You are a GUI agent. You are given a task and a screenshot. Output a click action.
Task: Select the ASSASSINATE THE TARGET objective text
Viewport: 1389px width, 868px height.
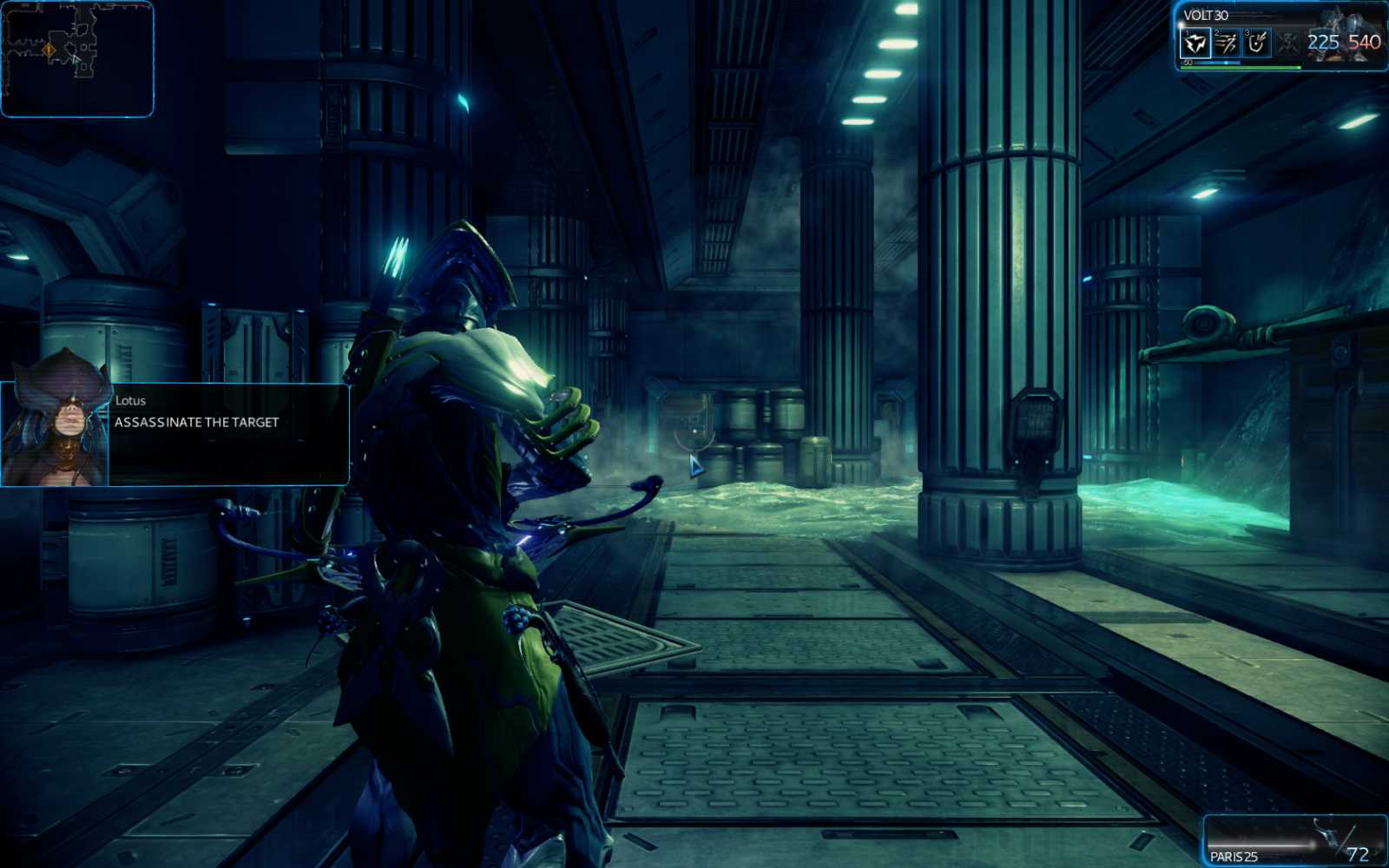click(196, 423)
